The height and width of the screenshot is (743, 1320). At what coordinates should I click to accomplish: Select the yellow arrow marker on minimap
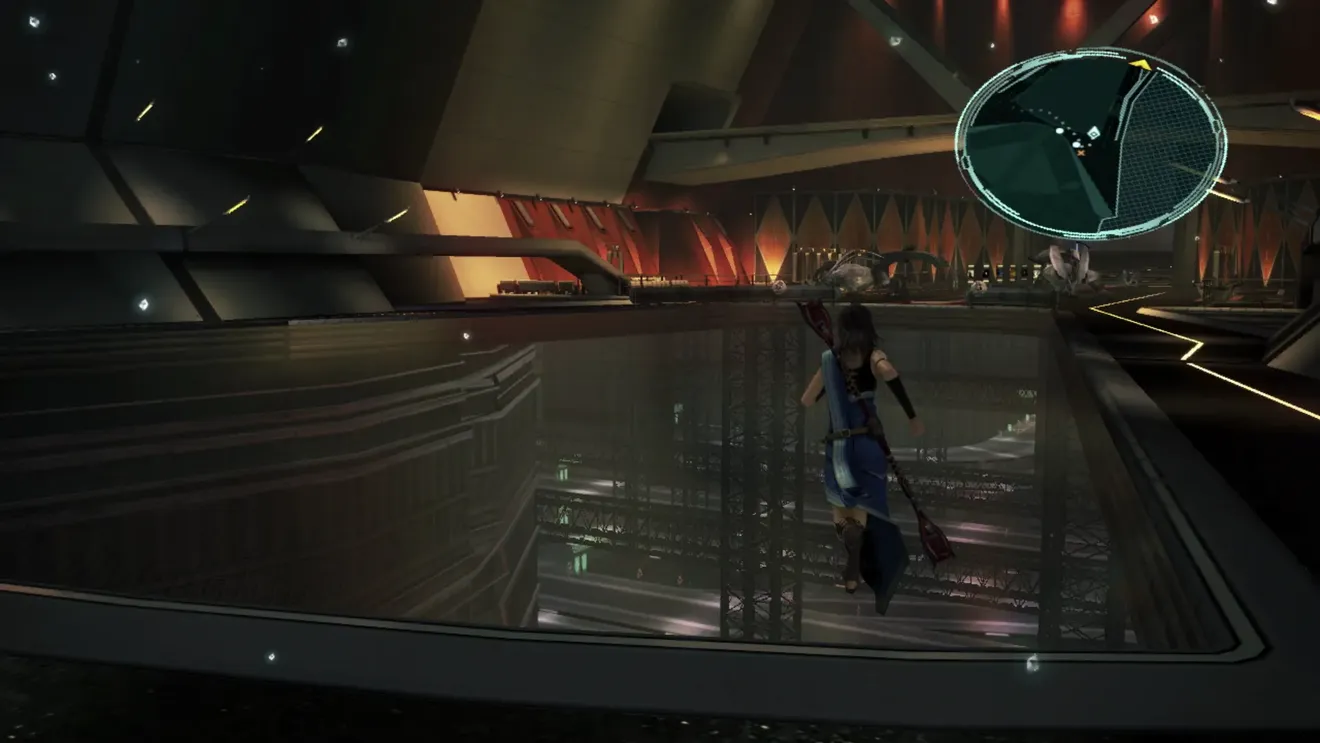click(x=1141, y=65)
